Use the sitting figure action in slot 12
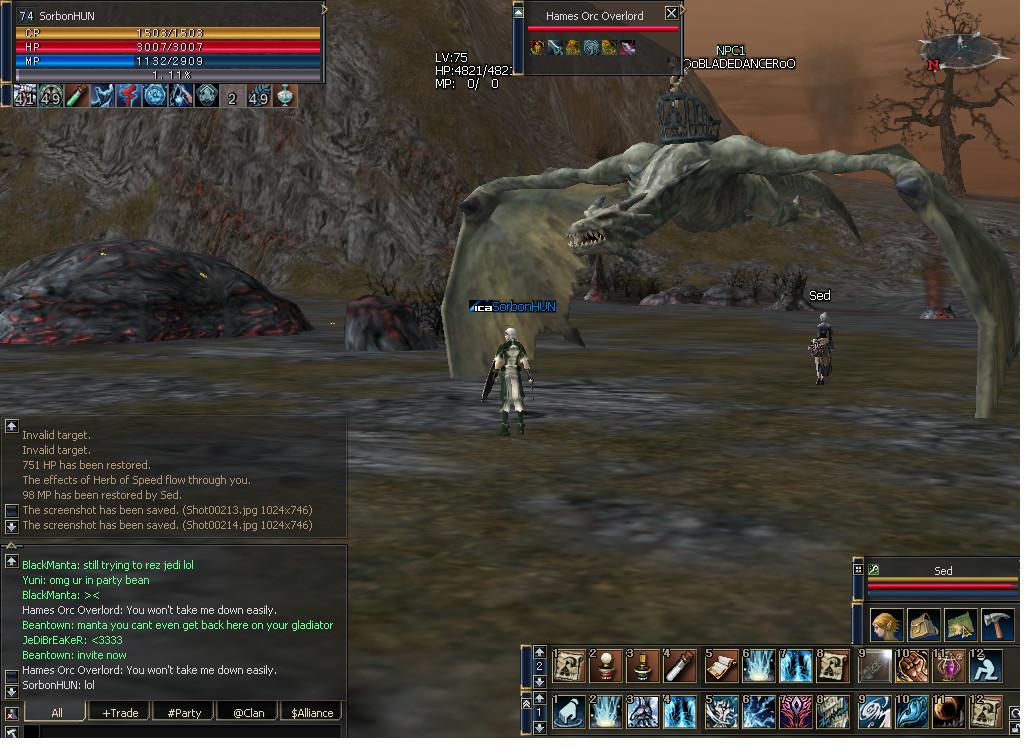This screenshot has height=746, width=1024. click(987, 666)
